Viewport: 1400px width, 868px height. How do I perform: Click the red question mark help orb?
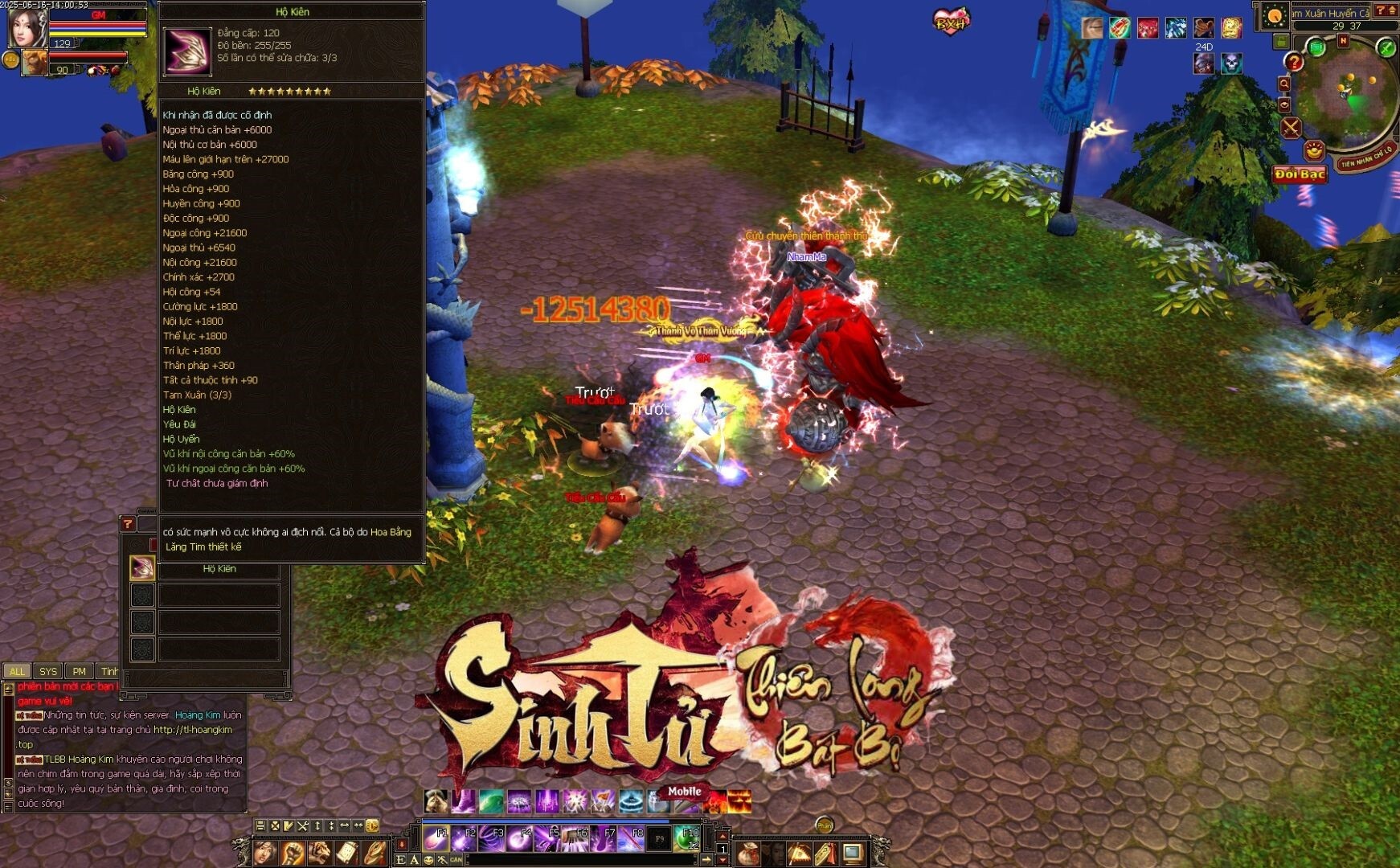(1293, 62)
